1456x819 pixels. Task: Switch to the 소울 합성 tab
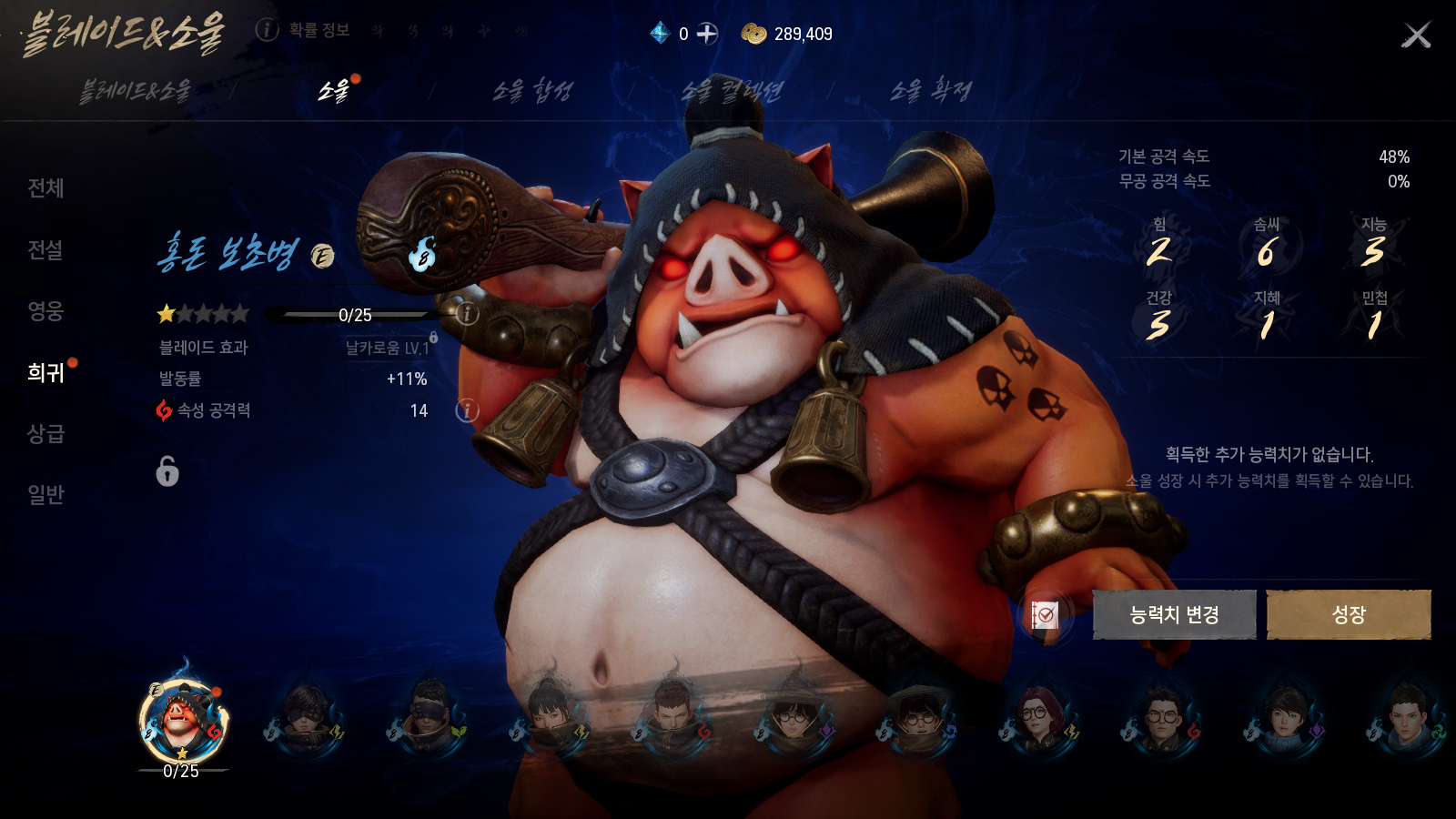click(x=532, y=90)
